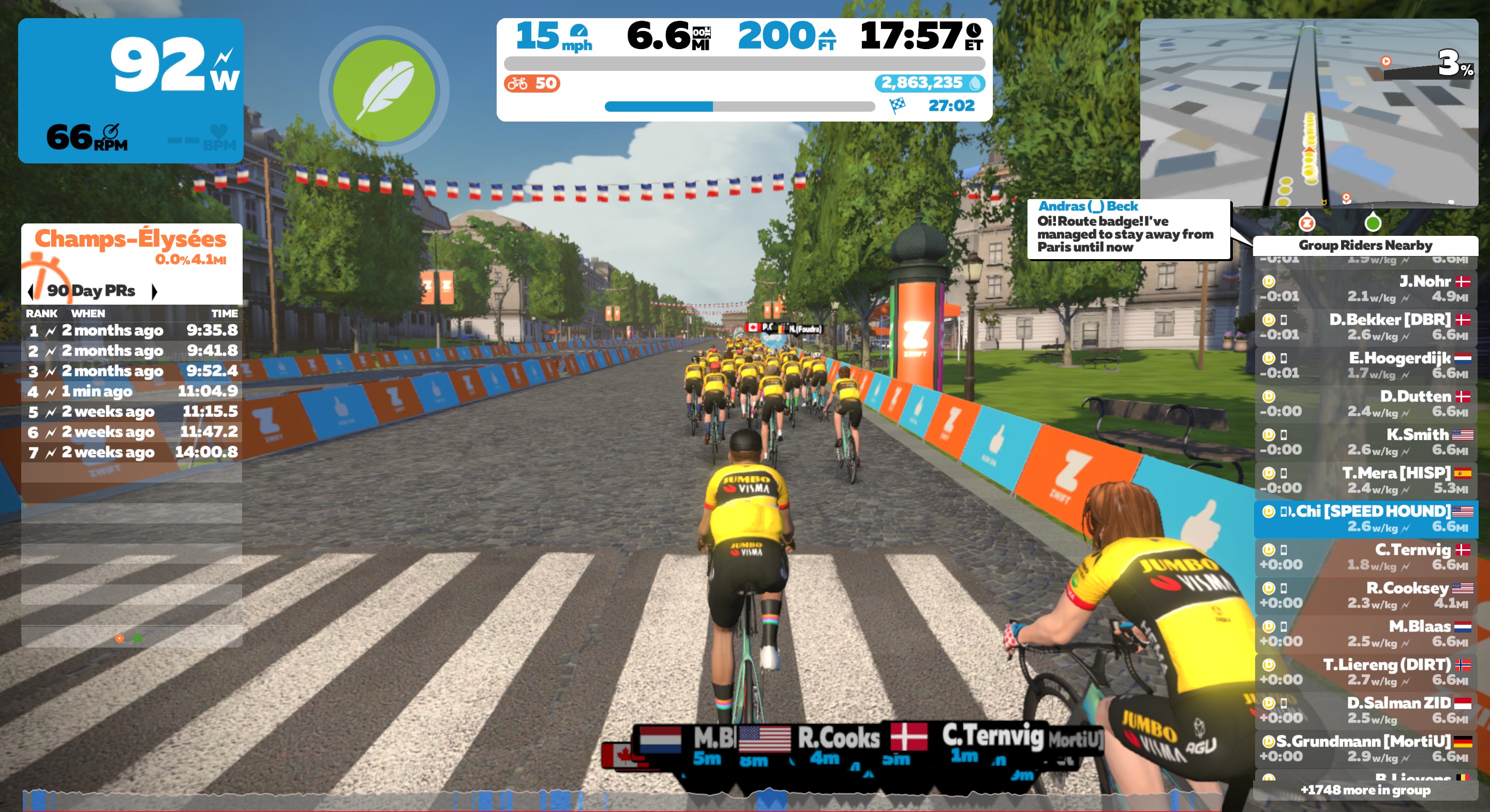Select the green circle marker below minimap

tap(1373, 223)
